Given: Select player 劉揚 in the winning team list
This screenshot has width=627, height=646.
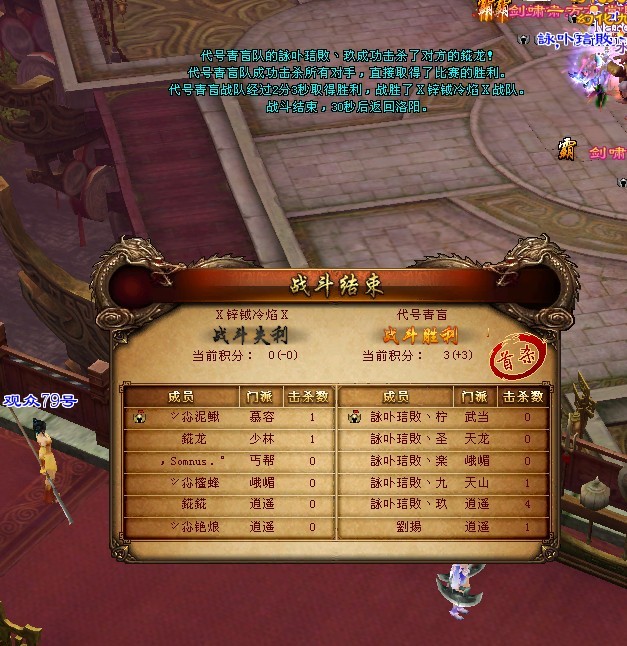Looking at the screenshot, I should click(442, 526).
